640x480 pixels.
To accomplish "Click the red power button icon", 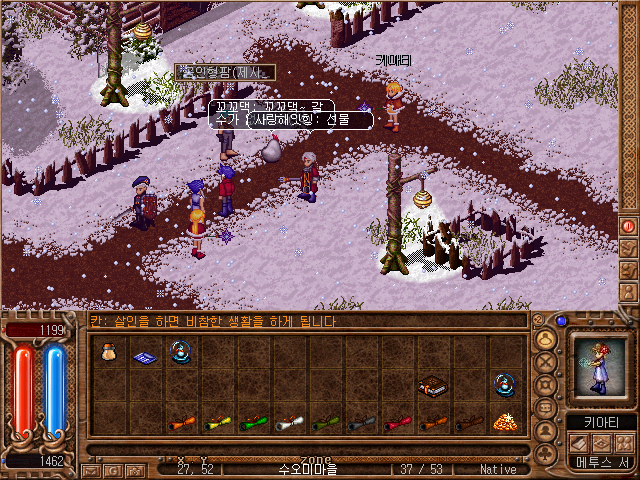I will click(629, 226).
